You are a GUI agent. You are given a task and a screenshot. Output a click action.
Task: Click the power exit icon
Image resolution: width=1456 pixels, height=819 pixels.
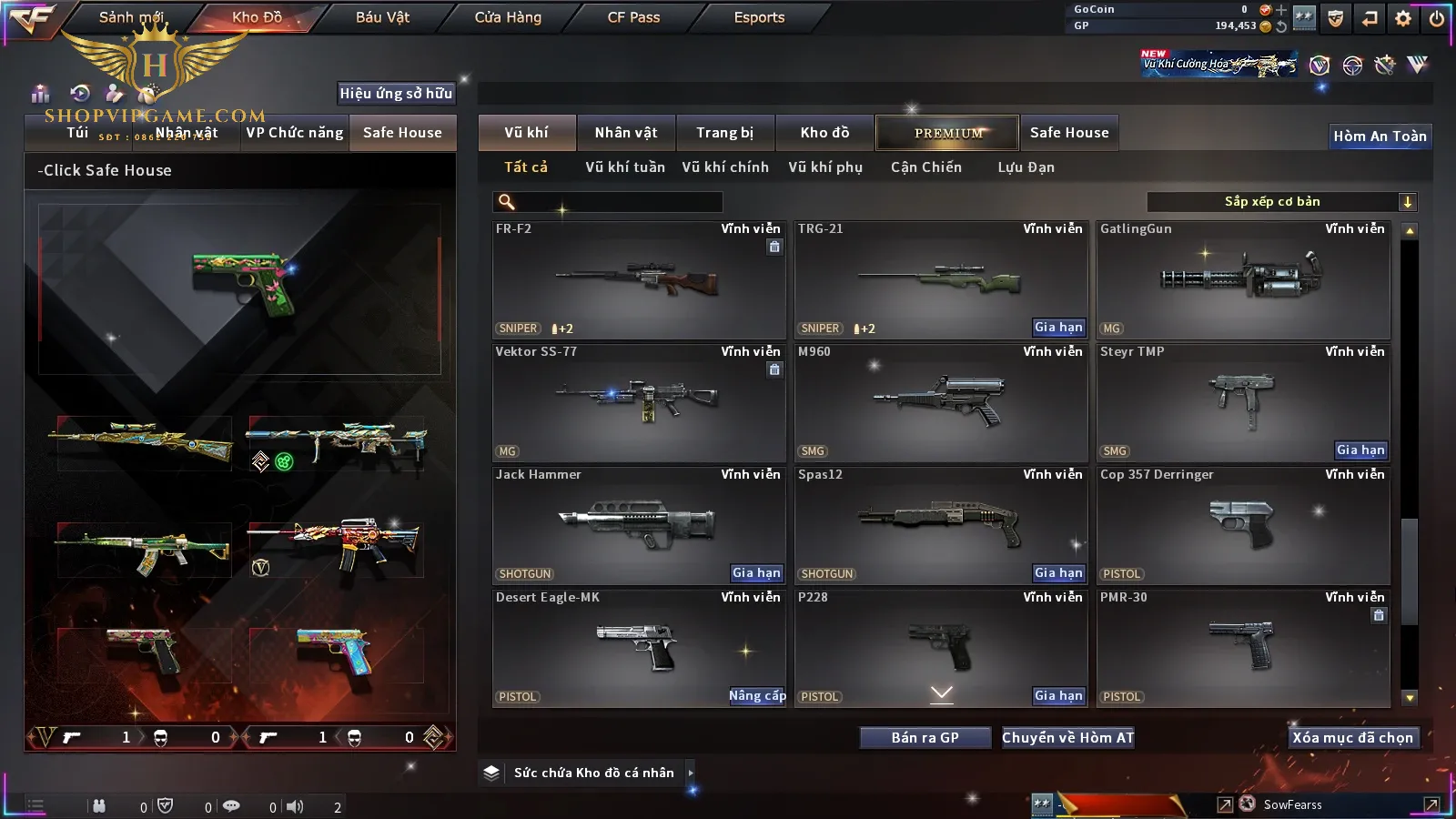click(x=1436, y=18)
